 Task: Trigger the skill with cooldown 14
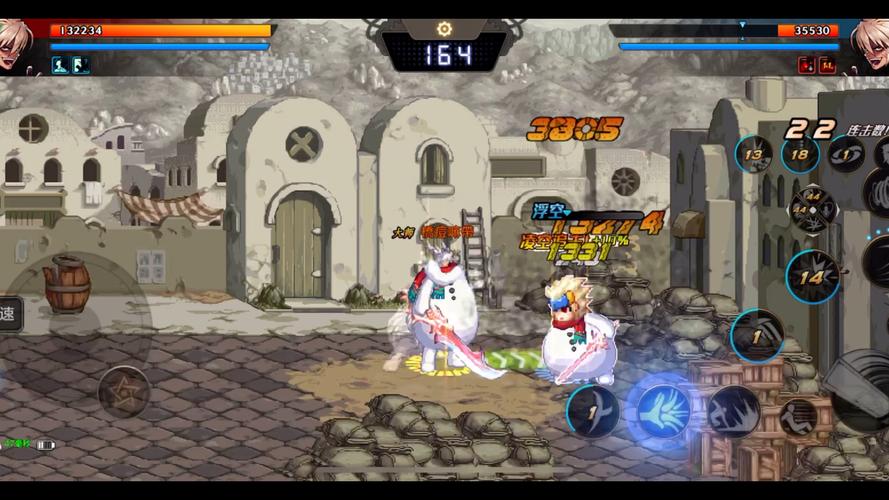pyautogui.click(x=813, y=276)
